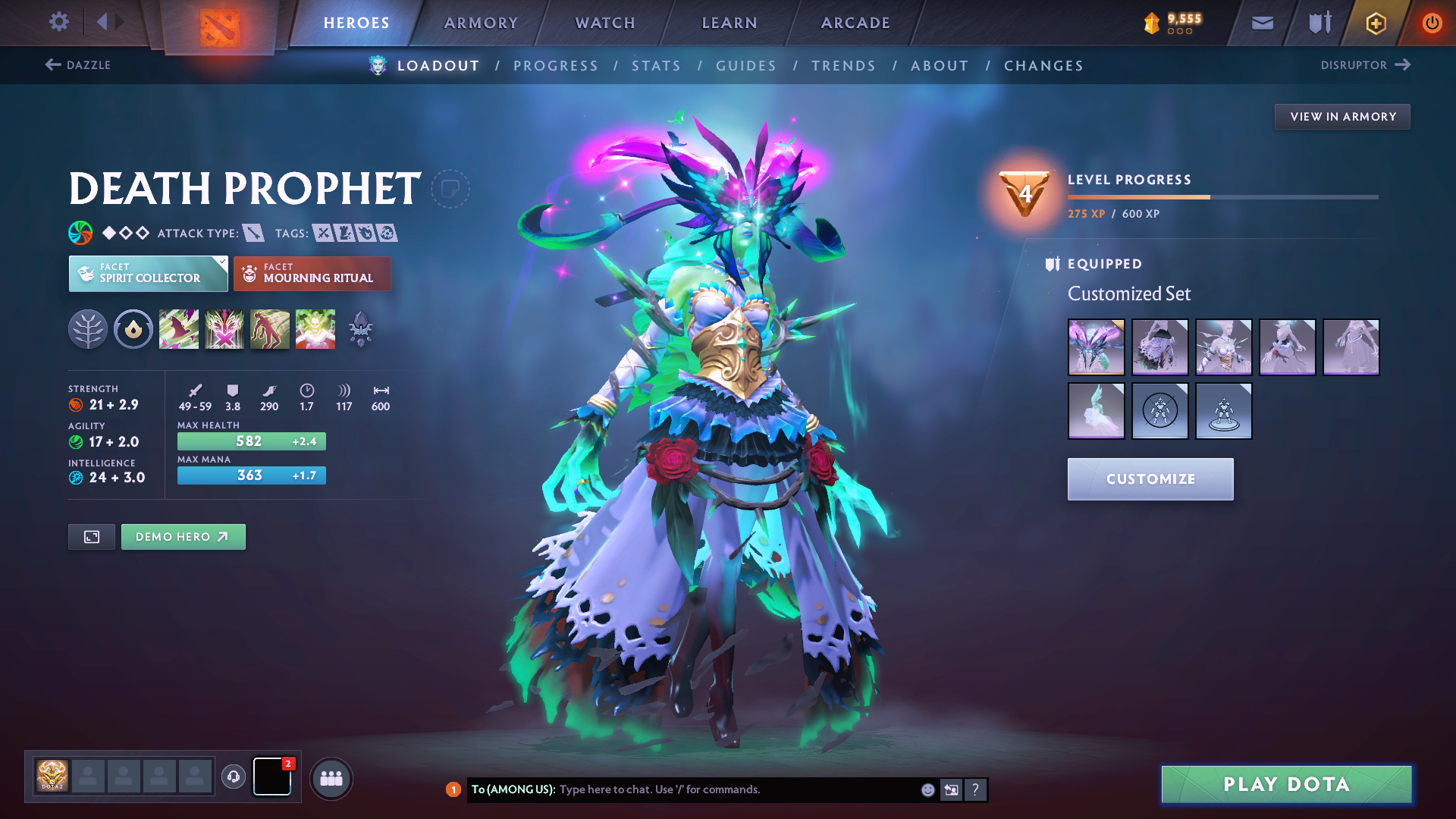The height and width of the screenshot is (819, 1456).
Task: Click the emoticon smiley in chat bar
Action: pyautogui.click(x=927, y=789)
